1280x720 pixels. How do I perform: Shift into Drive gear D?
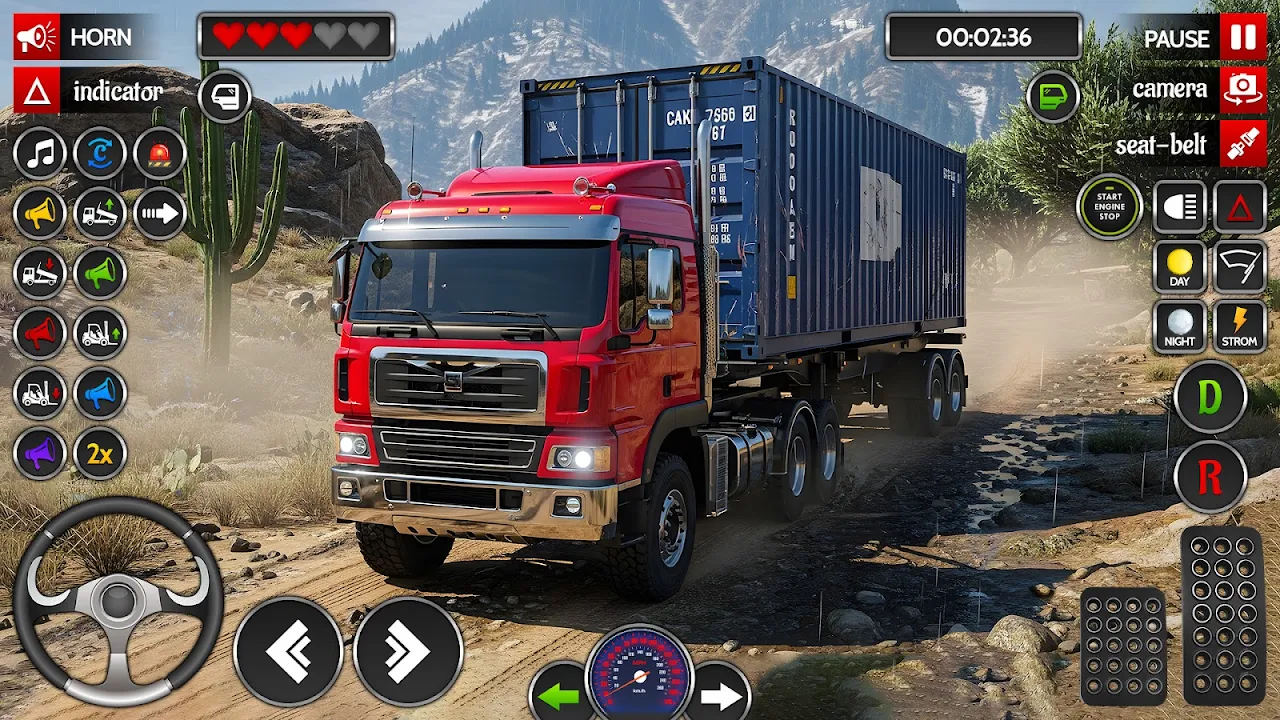pos(1210,397)
